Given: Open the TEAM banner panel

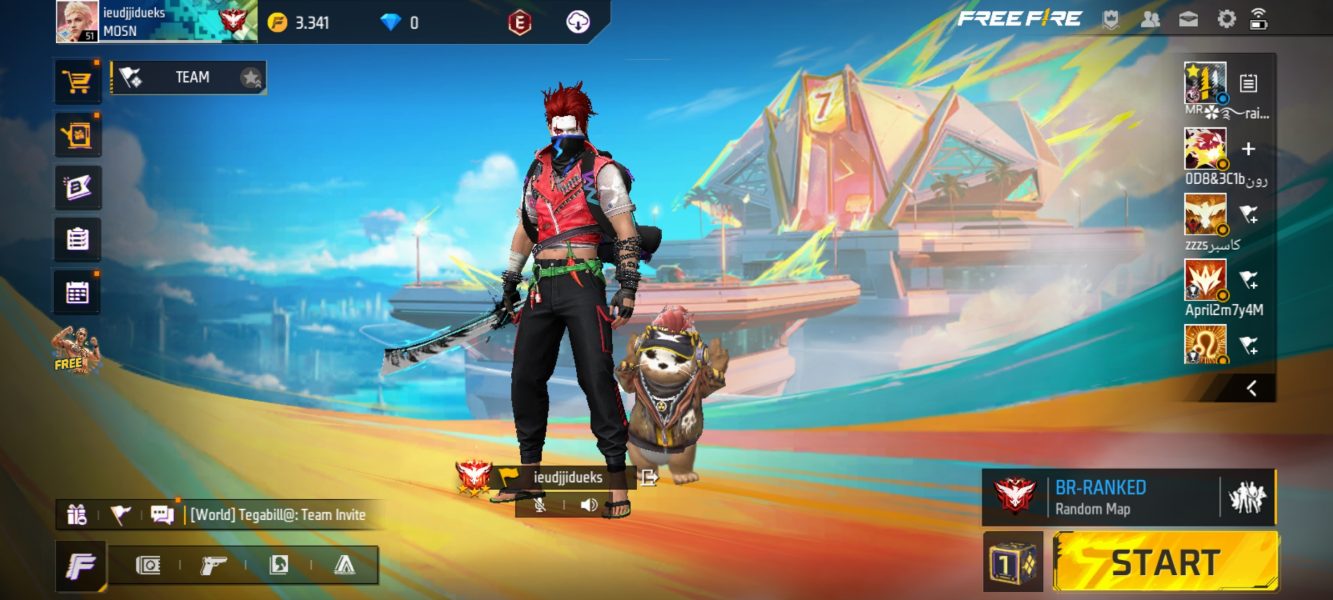Looking at the screenshot, I should point(188,77).
